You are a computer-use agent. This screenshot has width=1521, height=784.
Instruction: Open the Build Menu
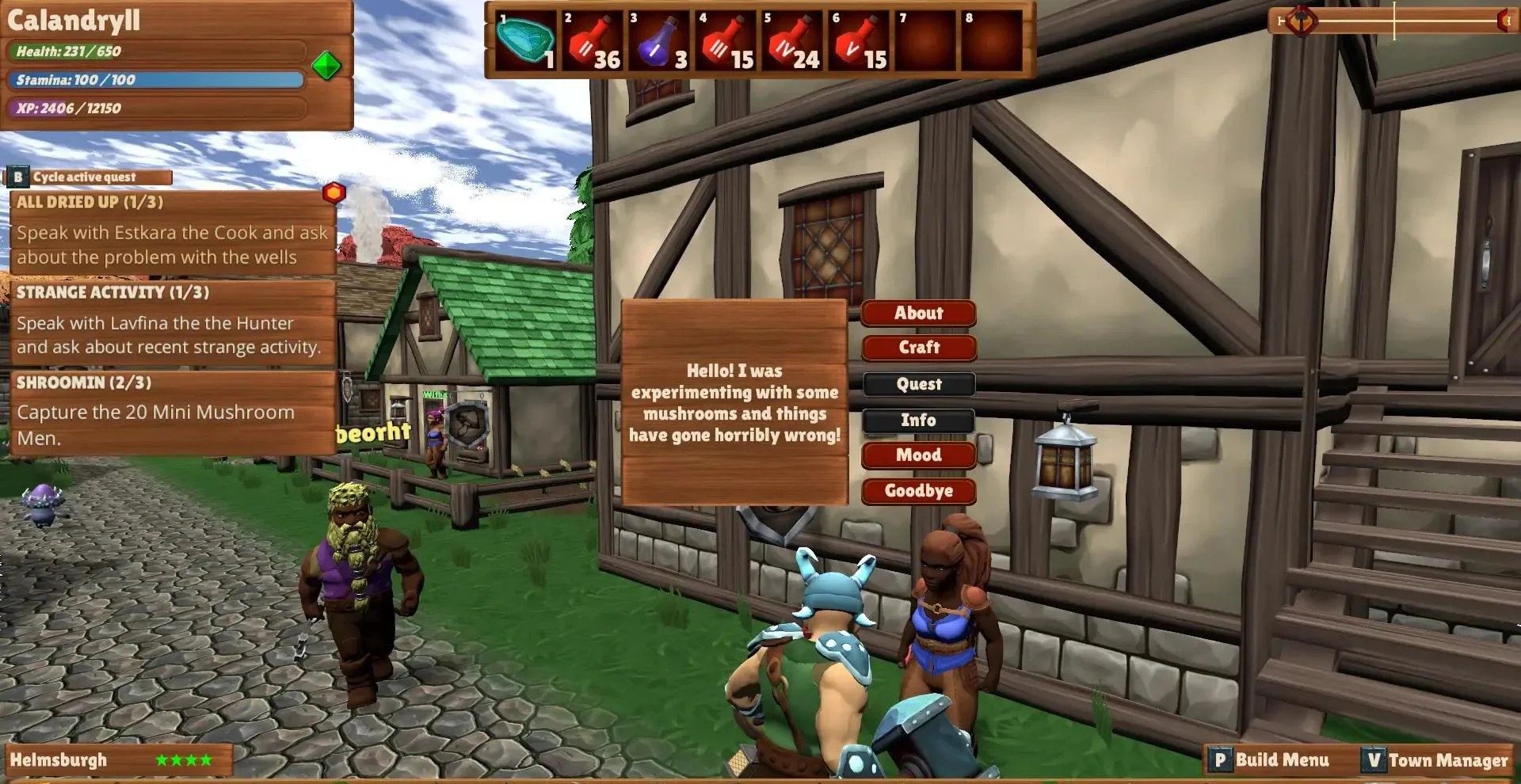click(x=1271, y=760)
